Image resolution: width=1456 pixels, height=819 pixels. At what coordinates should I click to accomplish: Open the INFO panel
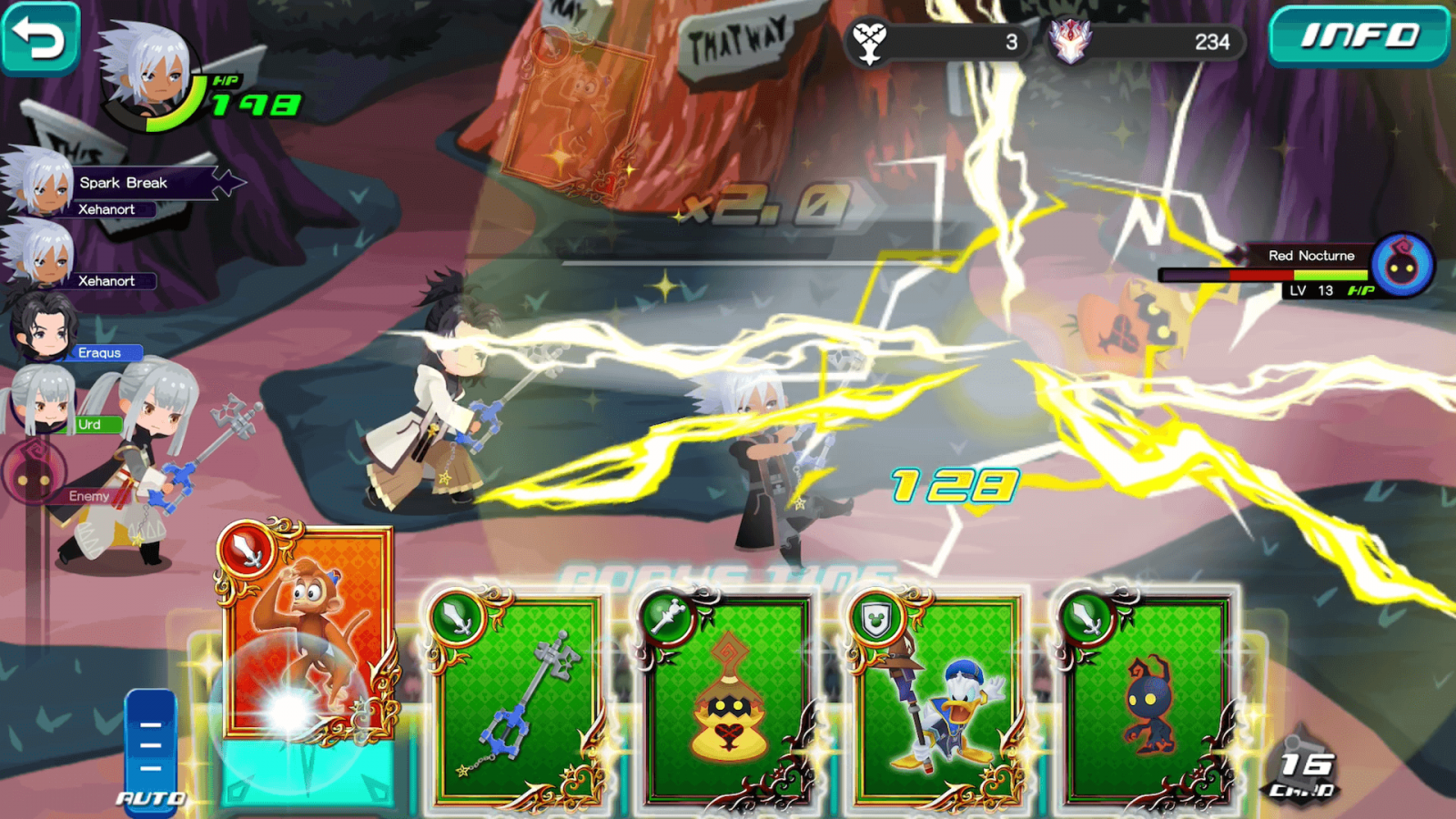pos(1358,36)
